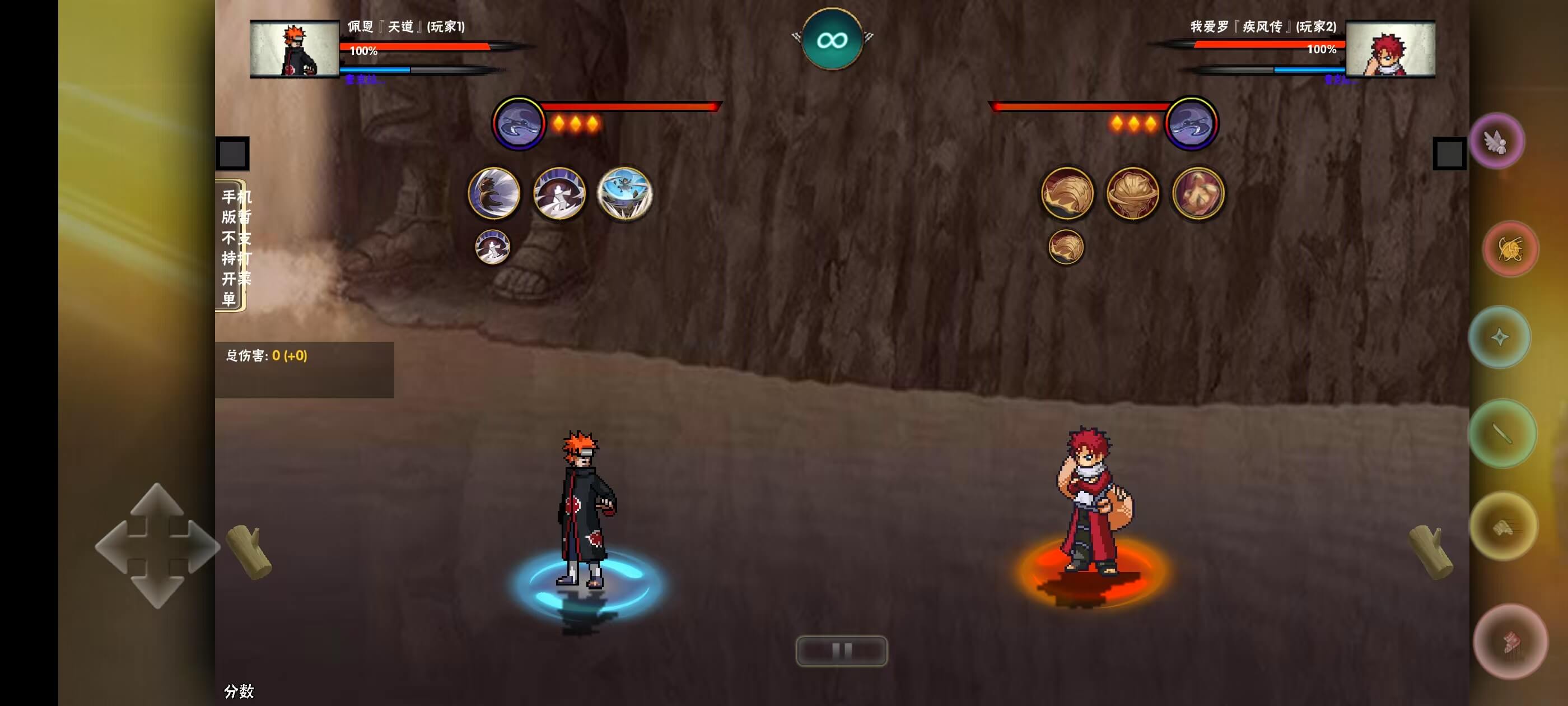Viewport: 1568px width, 706px height.
Task: Click the infinity timer emblem
Action: pyautogui.click(x=832, y=40)
